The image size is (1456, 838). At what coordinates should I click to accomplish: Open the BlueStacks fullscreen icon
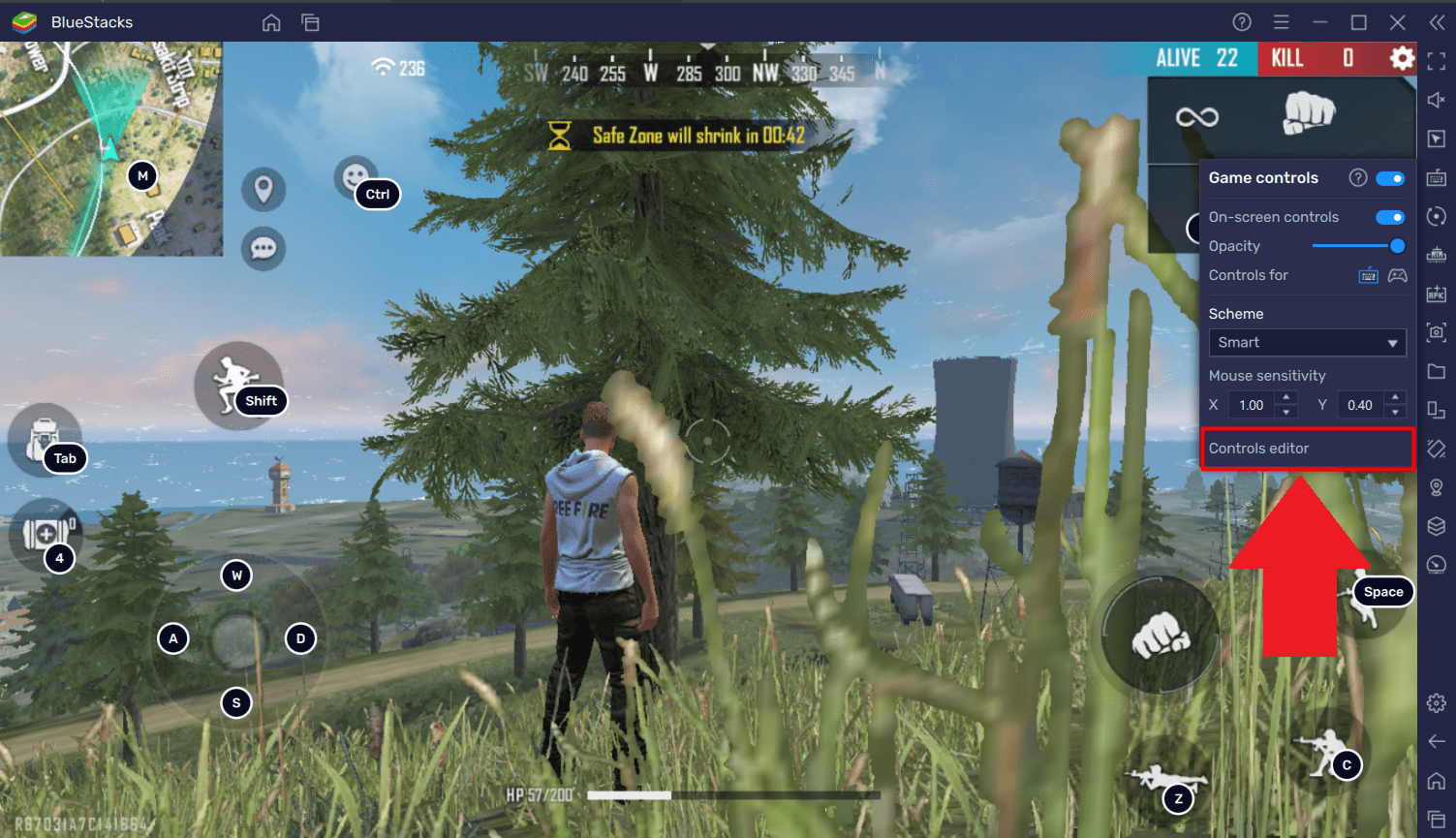coord(1437,60)
